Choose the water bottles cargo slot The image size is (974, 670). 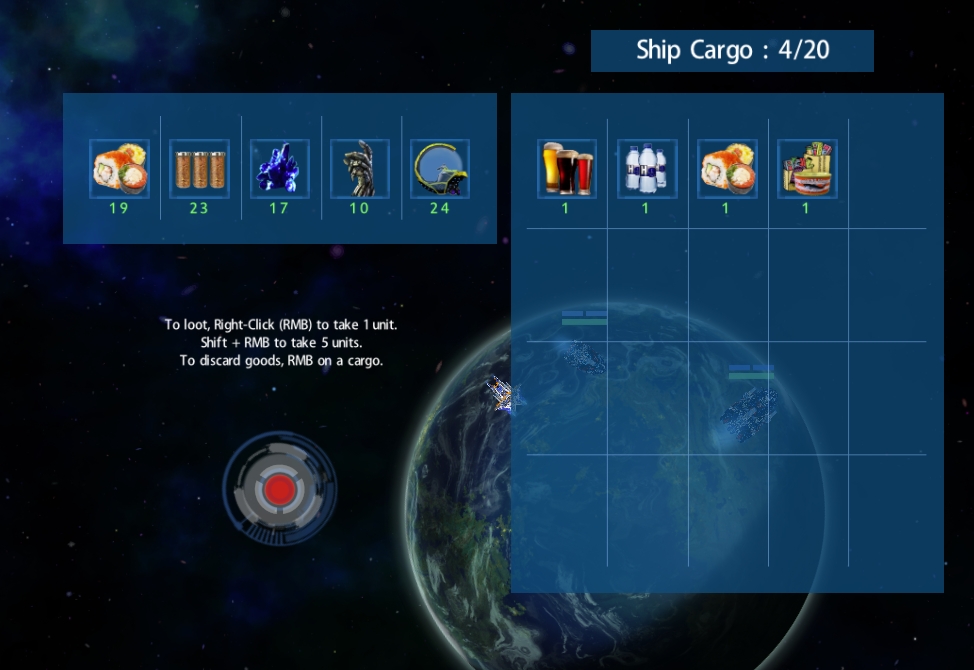[646, 169]
